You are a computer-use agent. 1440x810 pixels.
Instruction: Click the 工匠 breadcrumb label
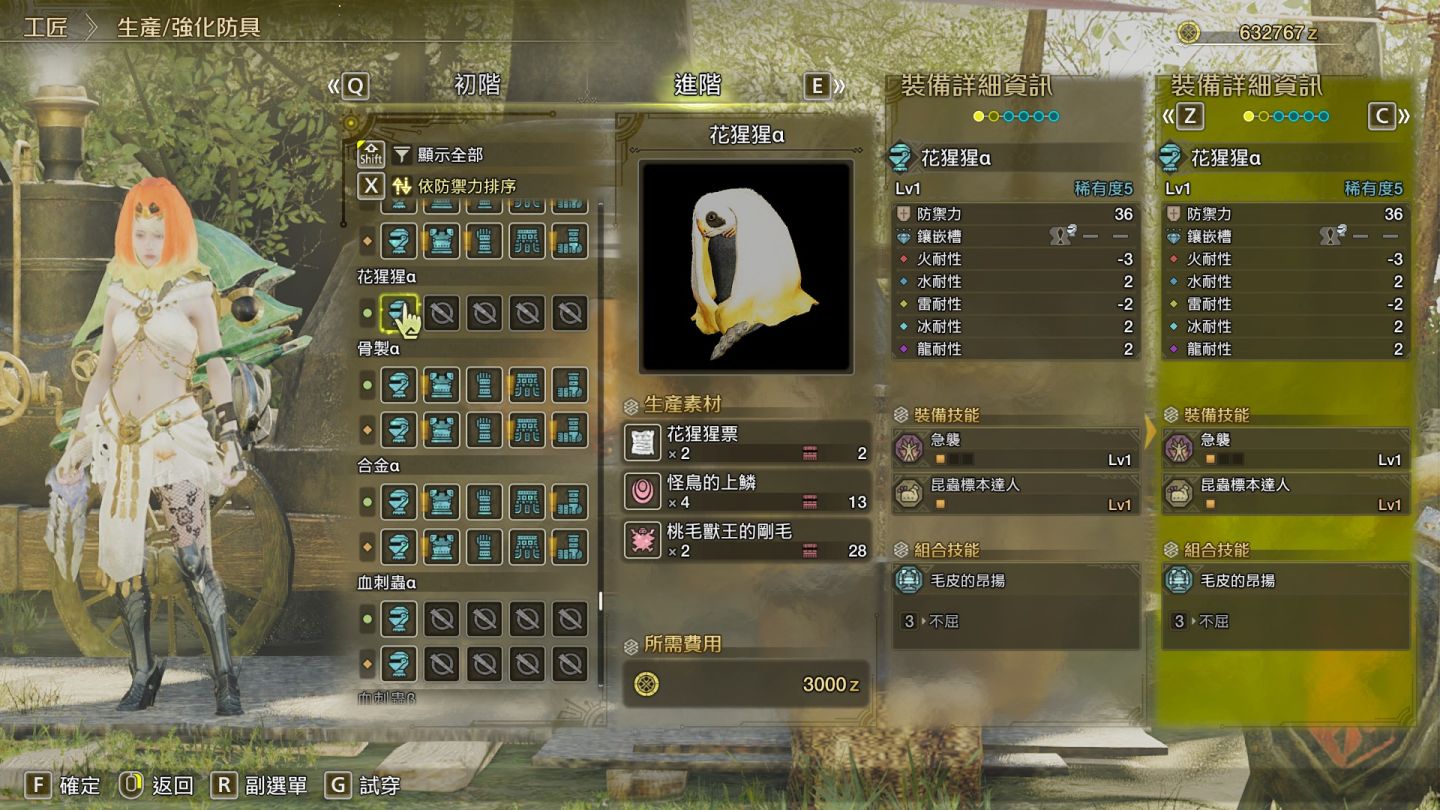(46, 27)
